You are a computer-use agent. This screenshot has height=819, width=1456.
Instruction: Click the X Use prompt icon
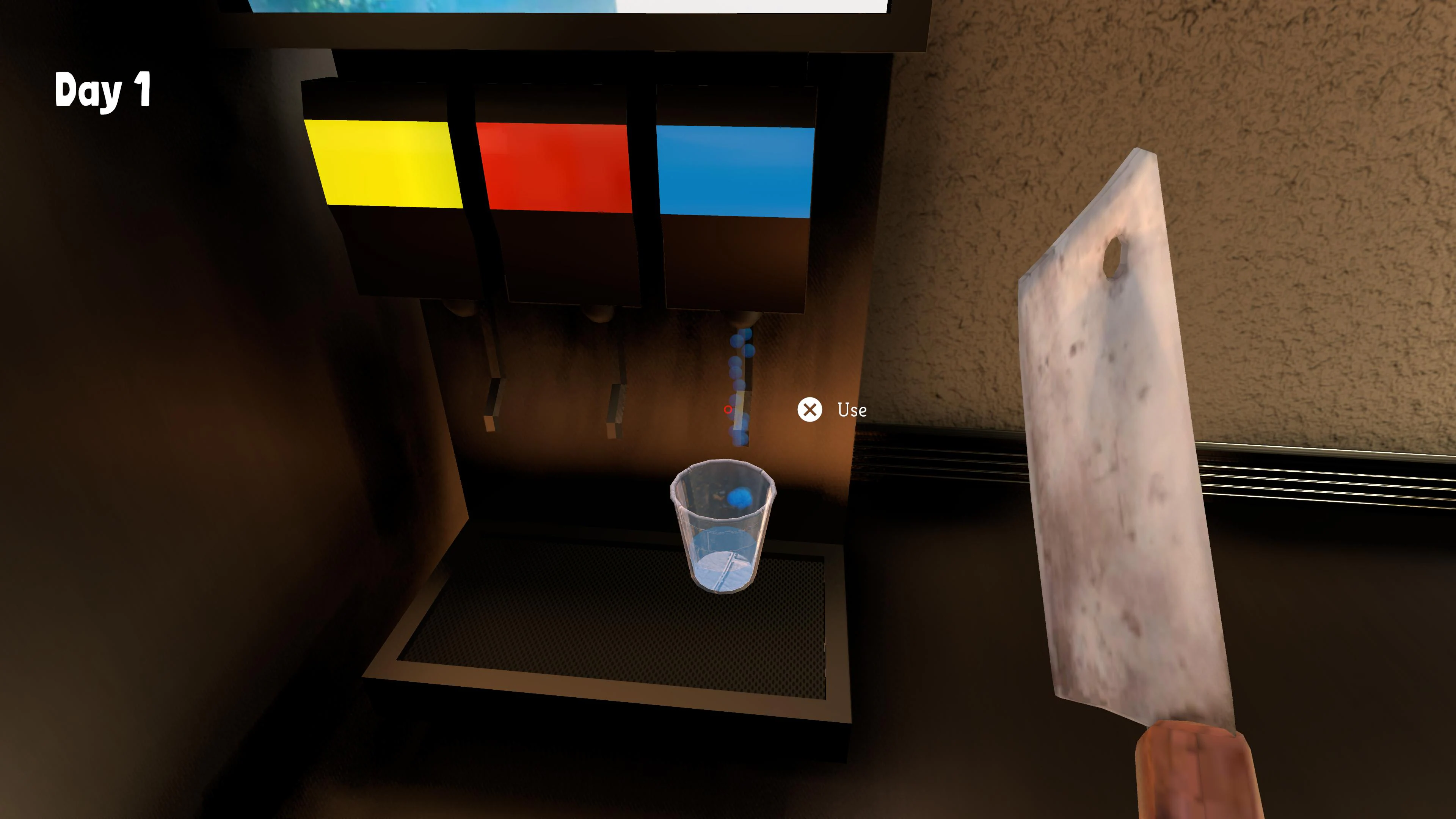tap(810, 410)
